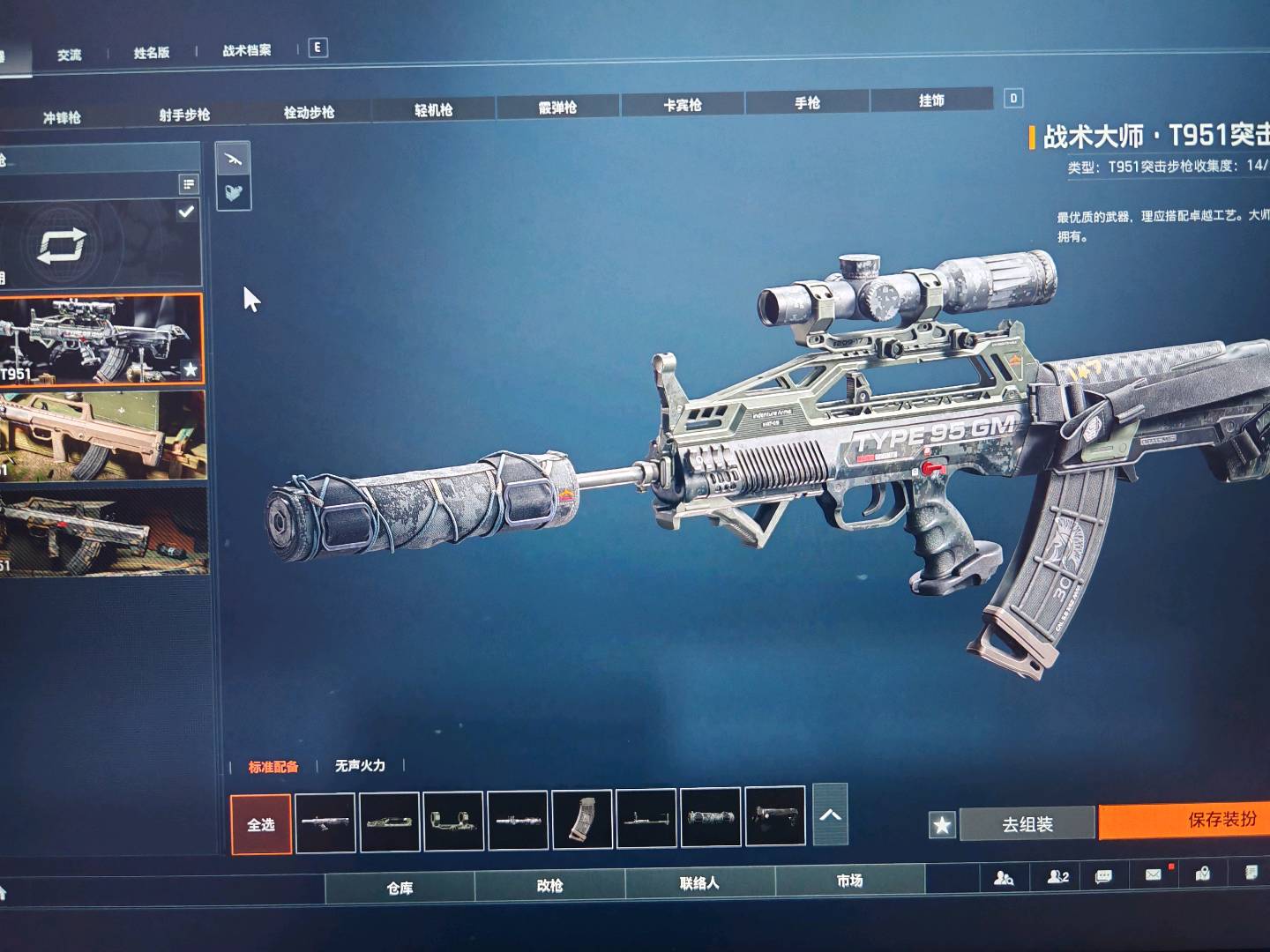This screenshot has width=1270, height=952.
Task: Expand the attachment list with the up arrow
Action: (830, 814)
